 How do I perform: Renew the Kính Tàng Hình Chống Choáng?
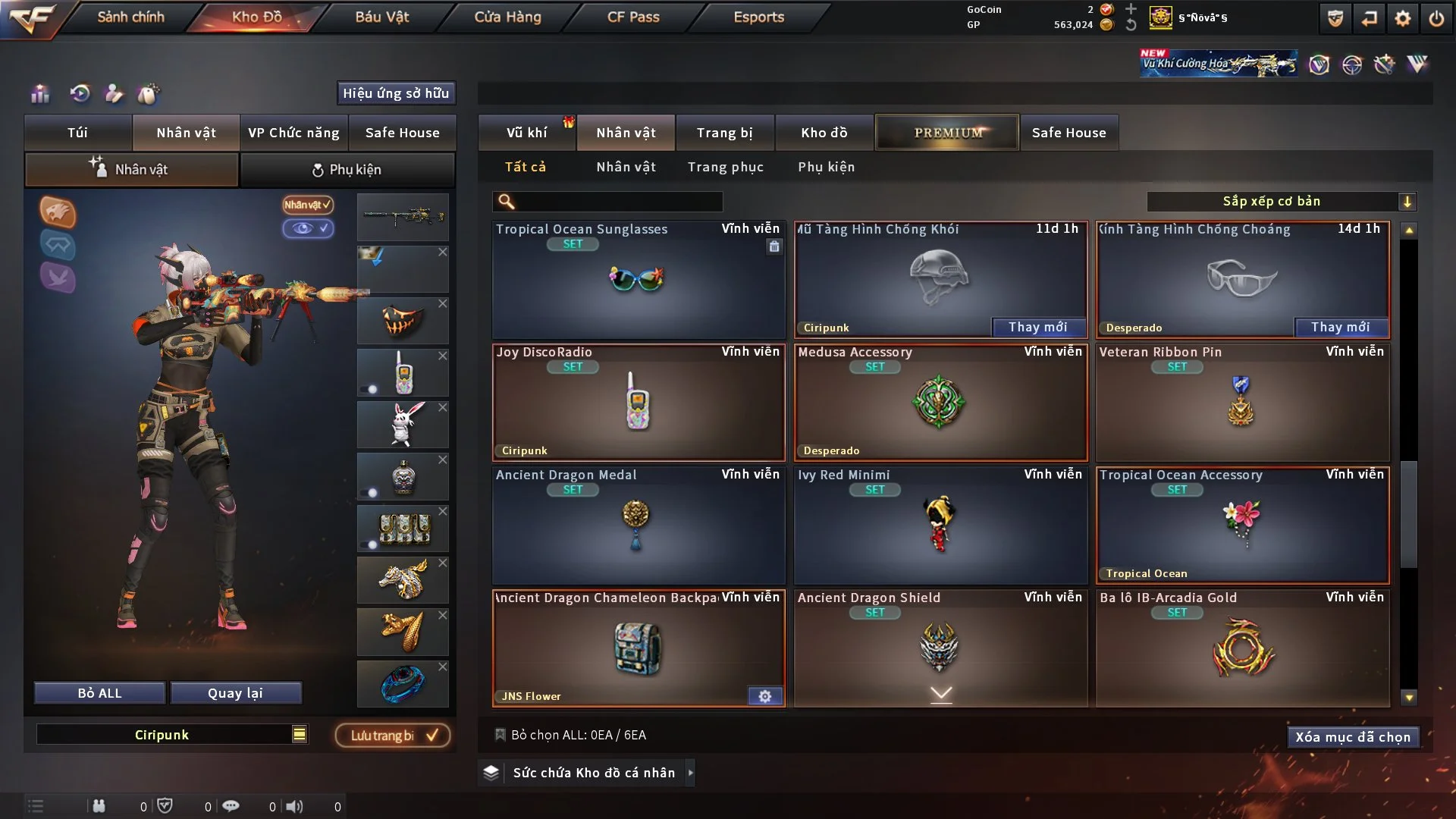pos(1340,327)
